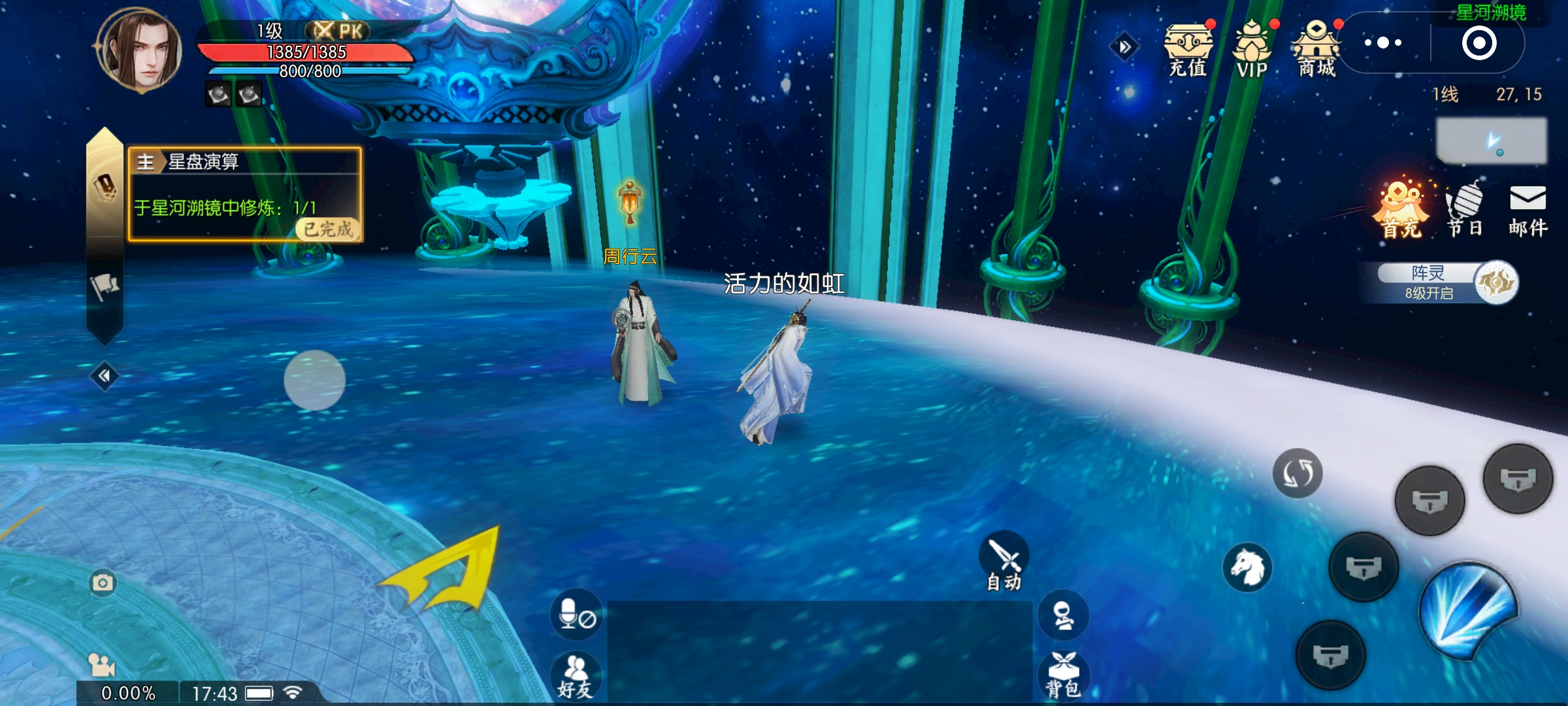Open the 背包 backpack
This screenshot has height=706, width=1568.
pos(1063,675)
